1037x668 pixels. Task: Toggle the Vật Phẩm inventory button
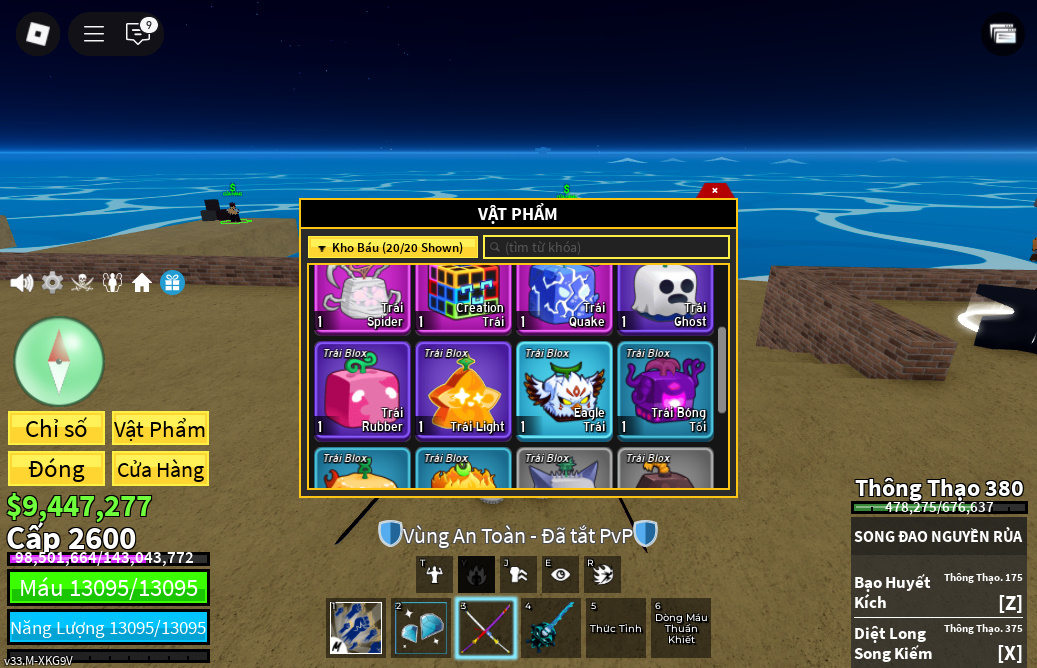point(160,429)
